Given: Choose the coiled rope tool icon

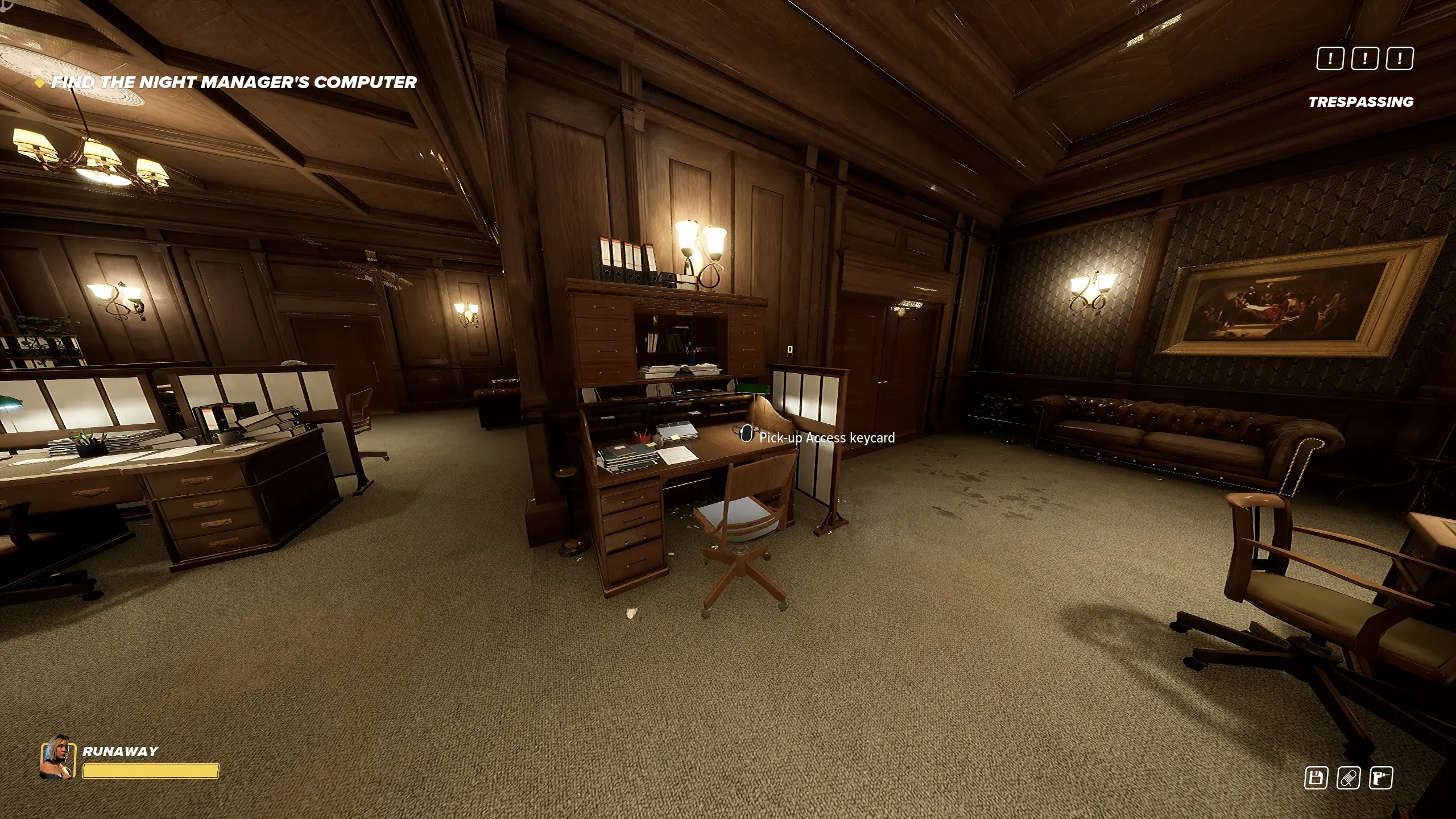Looking at the screenshot, I should [x=1349, y=778].
